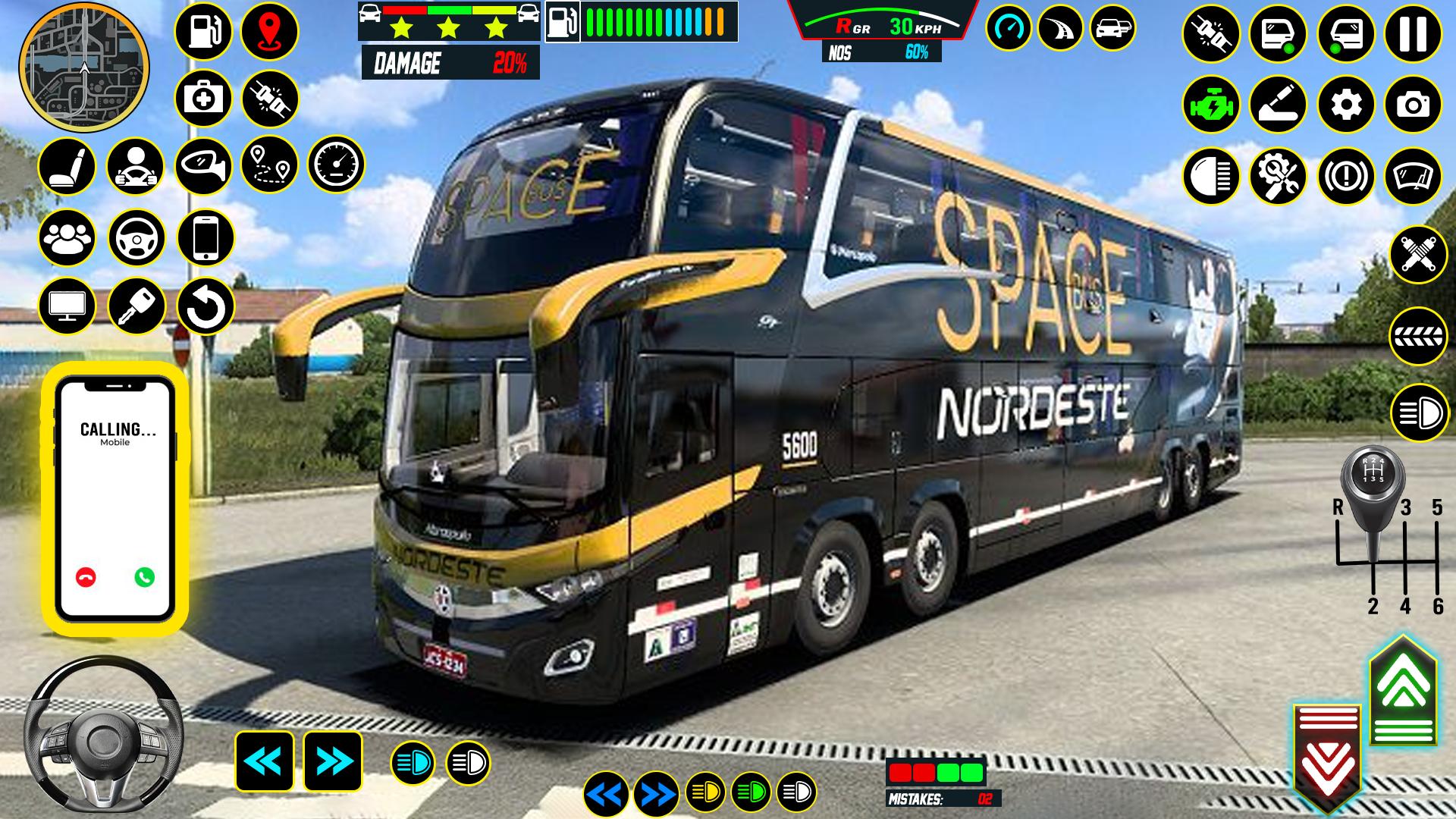
Task: Accept the incoming call with green button
Action: click(144, 577)
